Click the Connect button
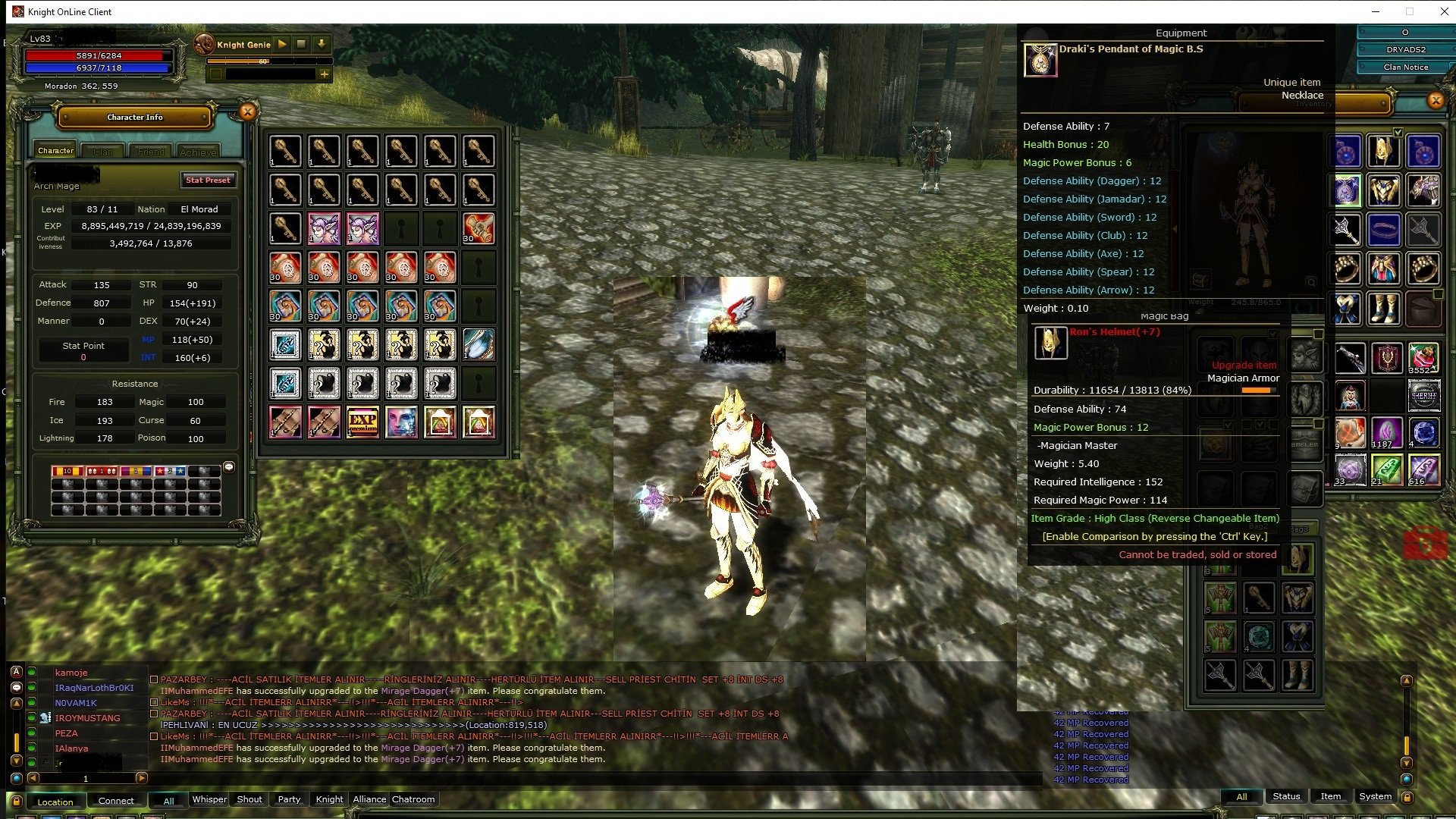This screenshot has width=1456, height=819. pos(116,801)
